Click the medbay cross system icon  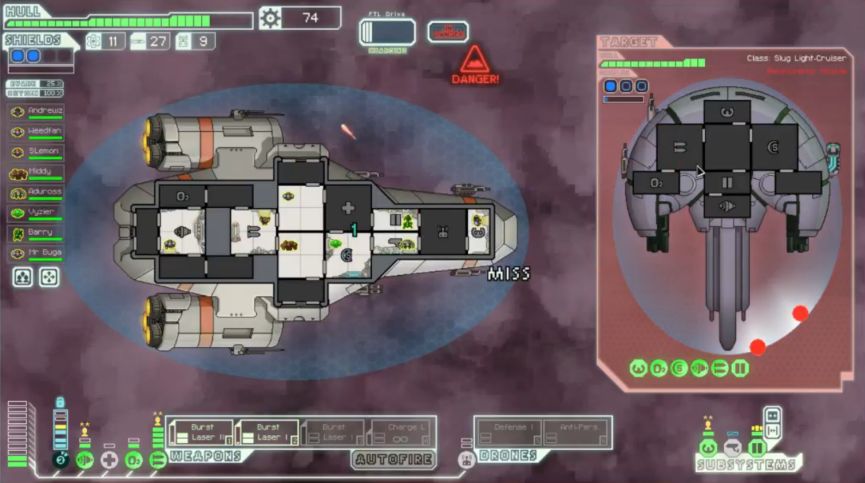click(109, 459)
